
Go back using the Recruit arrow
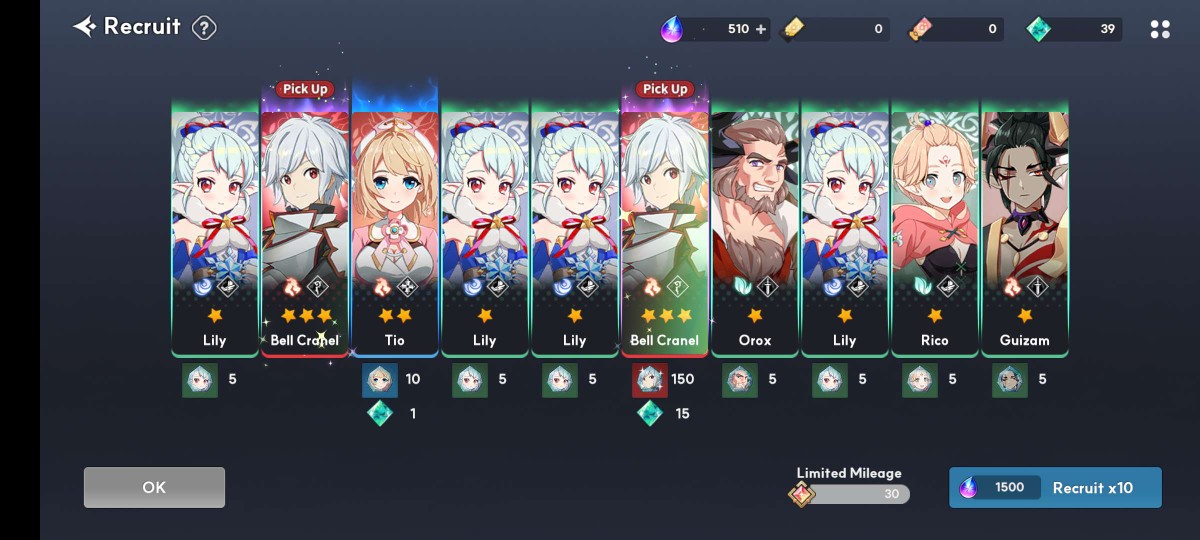coord(85,27)
